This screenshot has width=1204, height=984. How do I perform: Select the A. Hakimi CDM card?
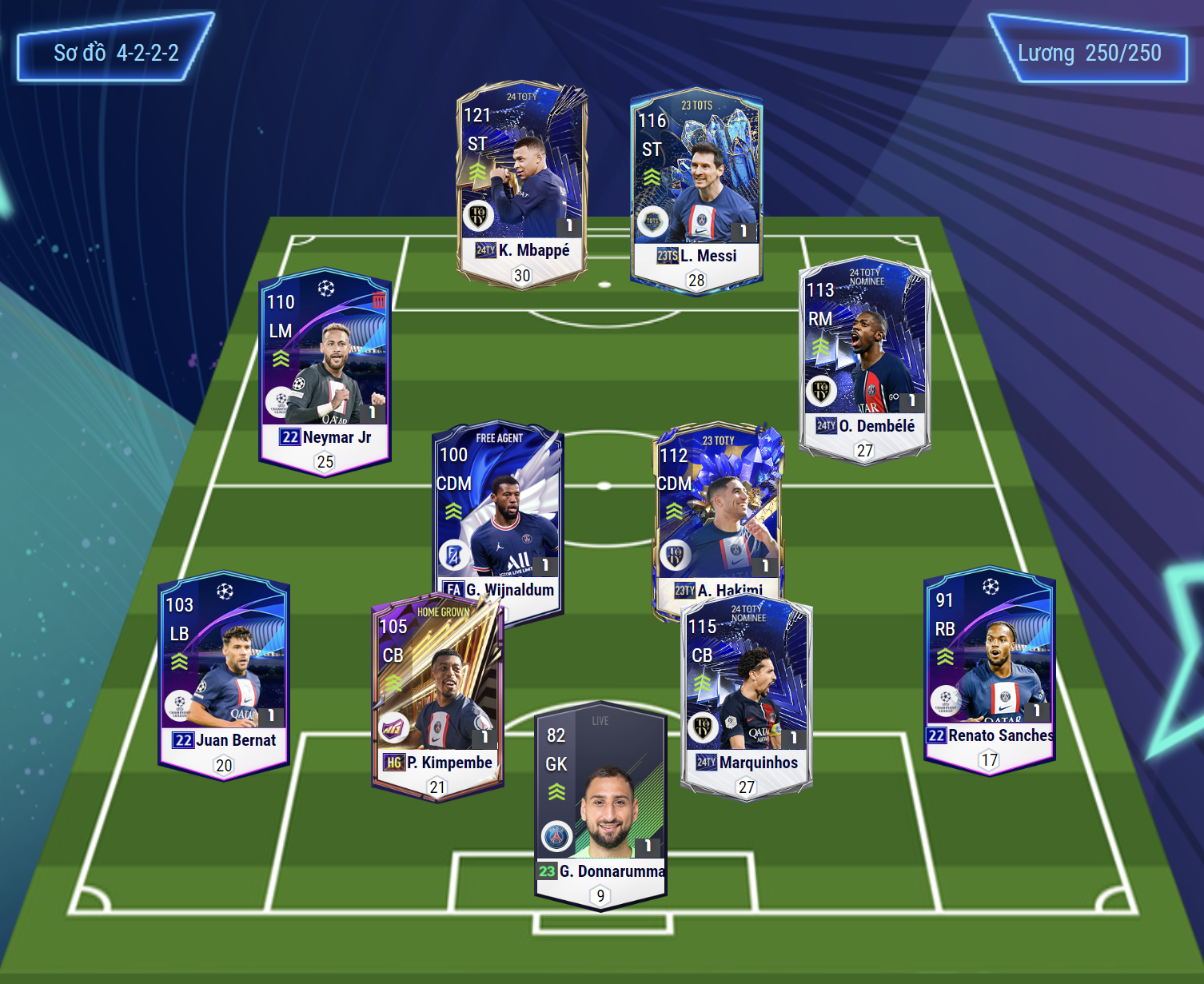717,512
